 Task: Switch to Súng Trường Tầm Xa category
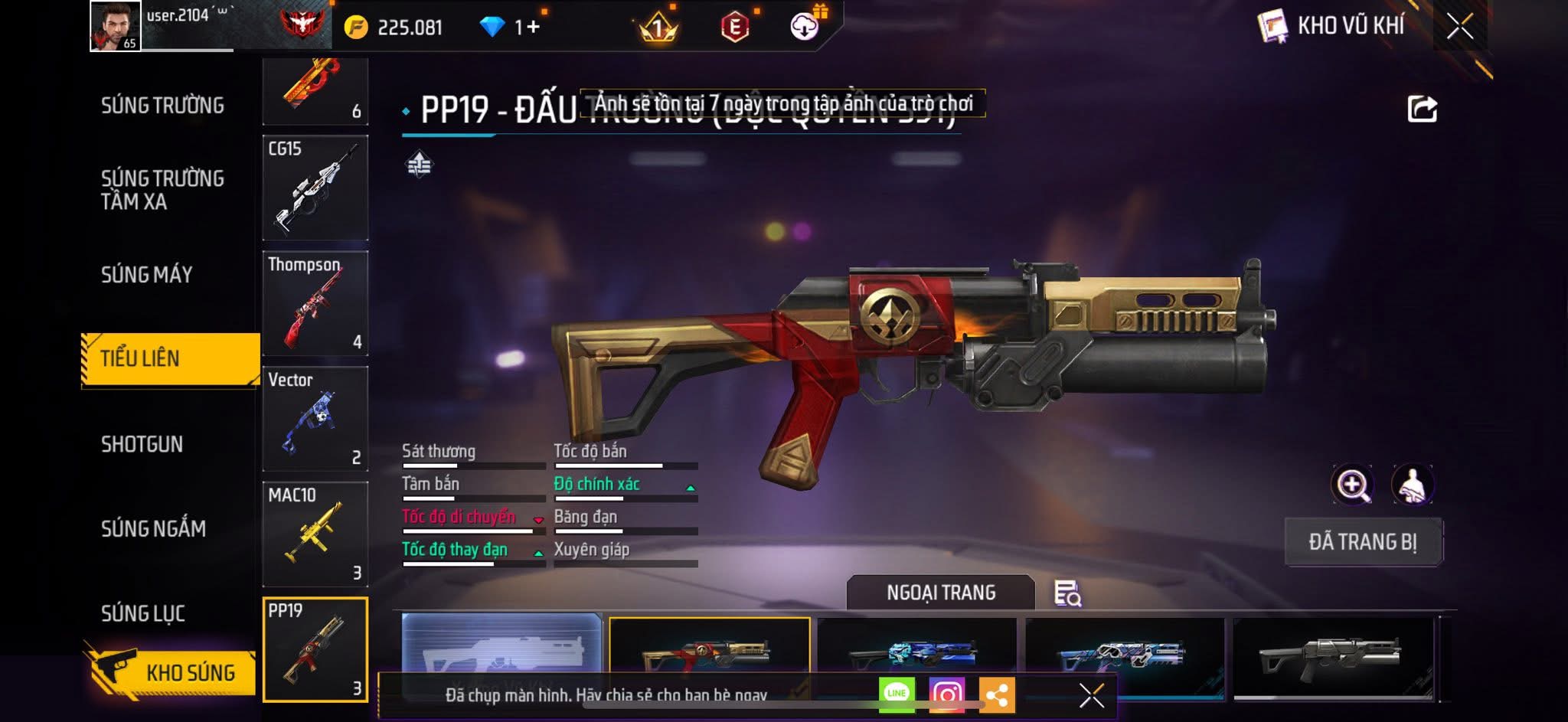(162, 189)
